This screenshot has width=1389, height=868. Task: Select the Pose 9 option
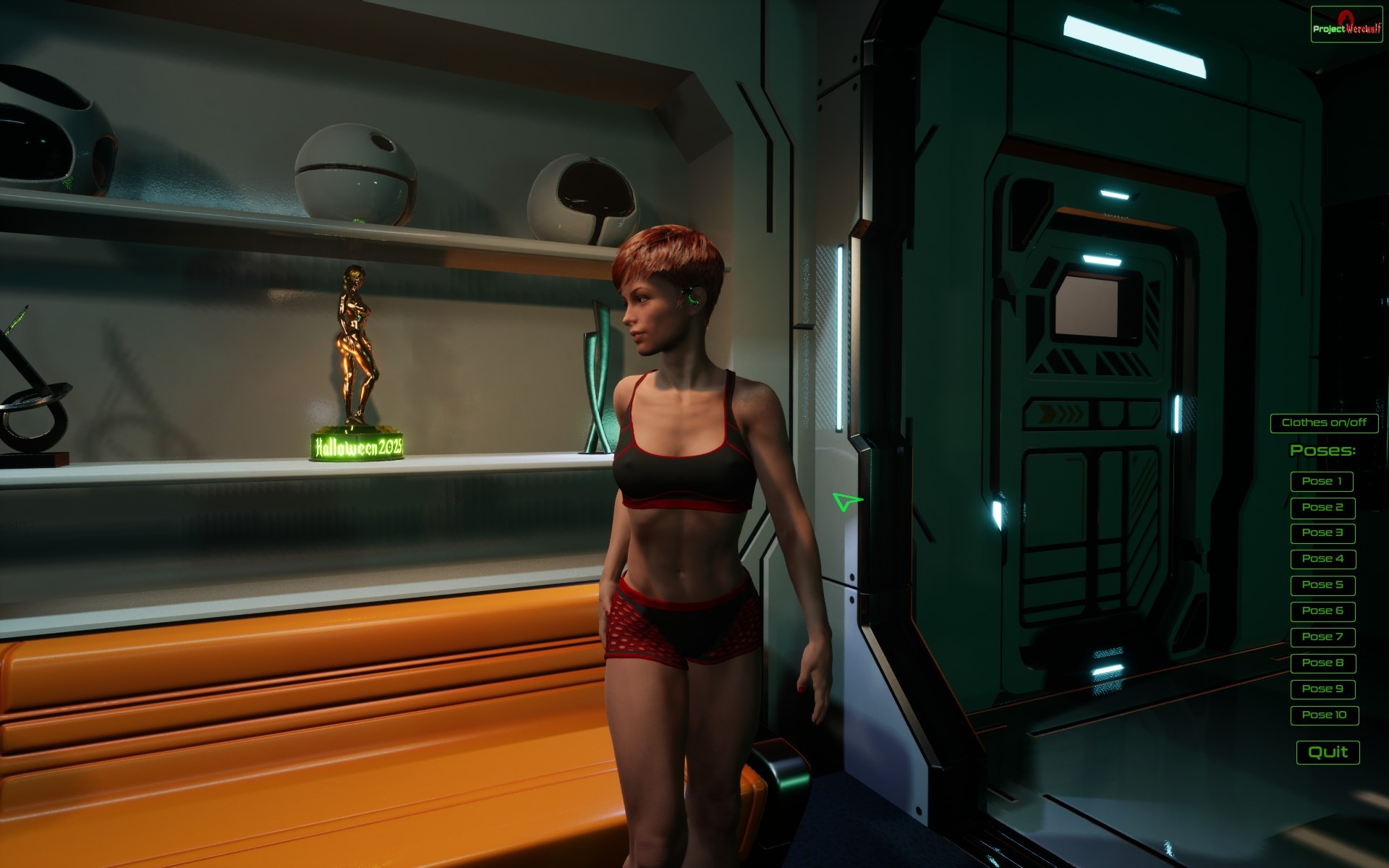[1322, 689]
